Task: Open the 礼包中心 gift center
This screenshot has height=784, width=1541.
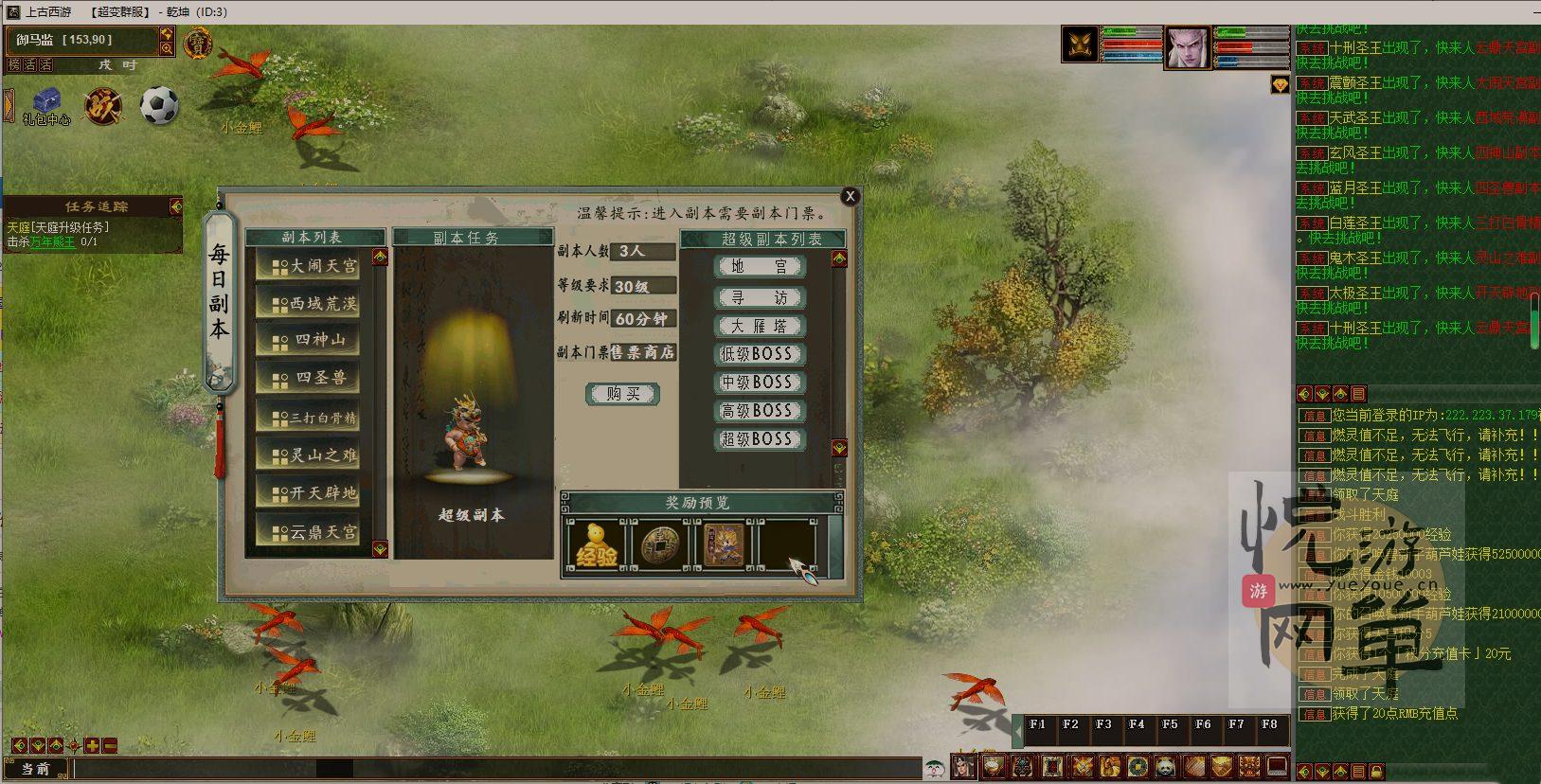Action: (45, 105)
